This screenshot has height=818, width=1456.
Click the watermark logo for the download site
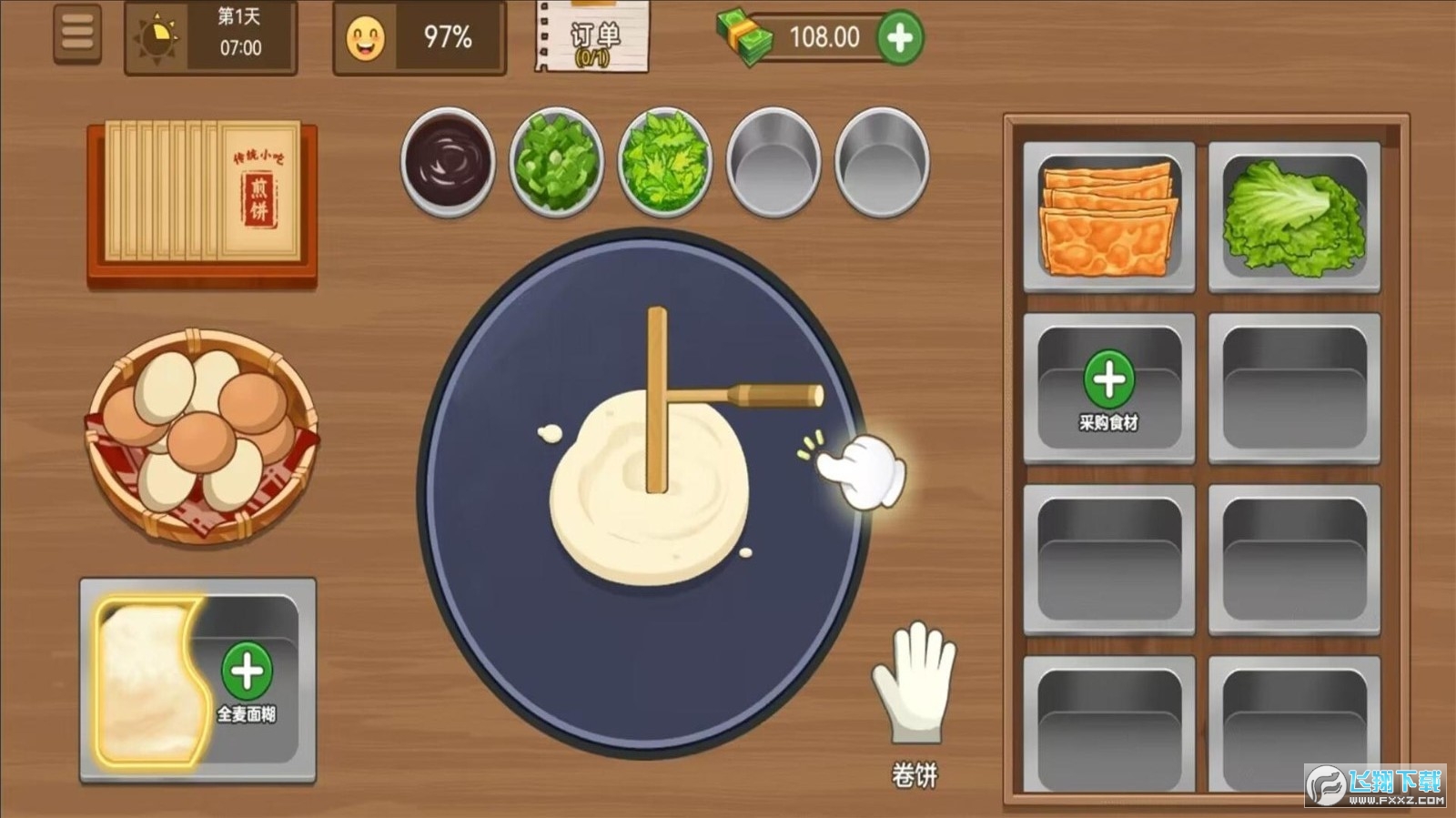[1374, 785]
